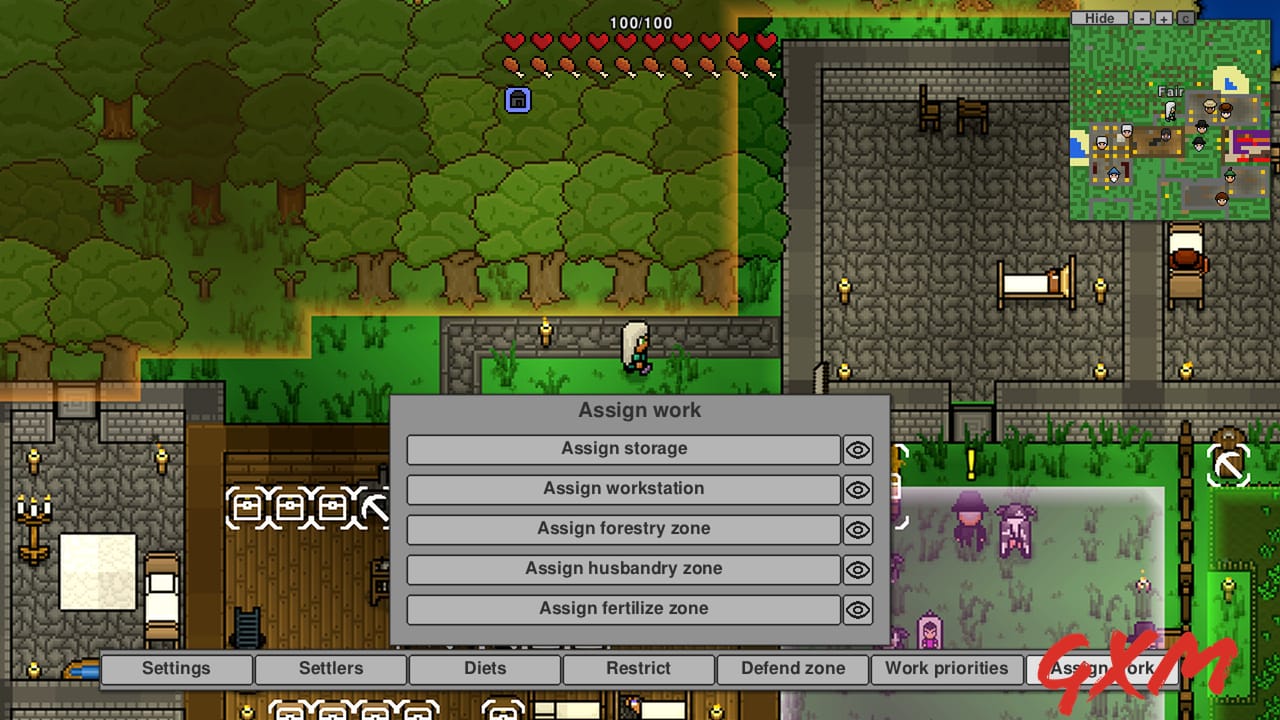Toggle visibility of the fertilize zone
This screenshot has width=1280, height=720.
coord(857,610)
